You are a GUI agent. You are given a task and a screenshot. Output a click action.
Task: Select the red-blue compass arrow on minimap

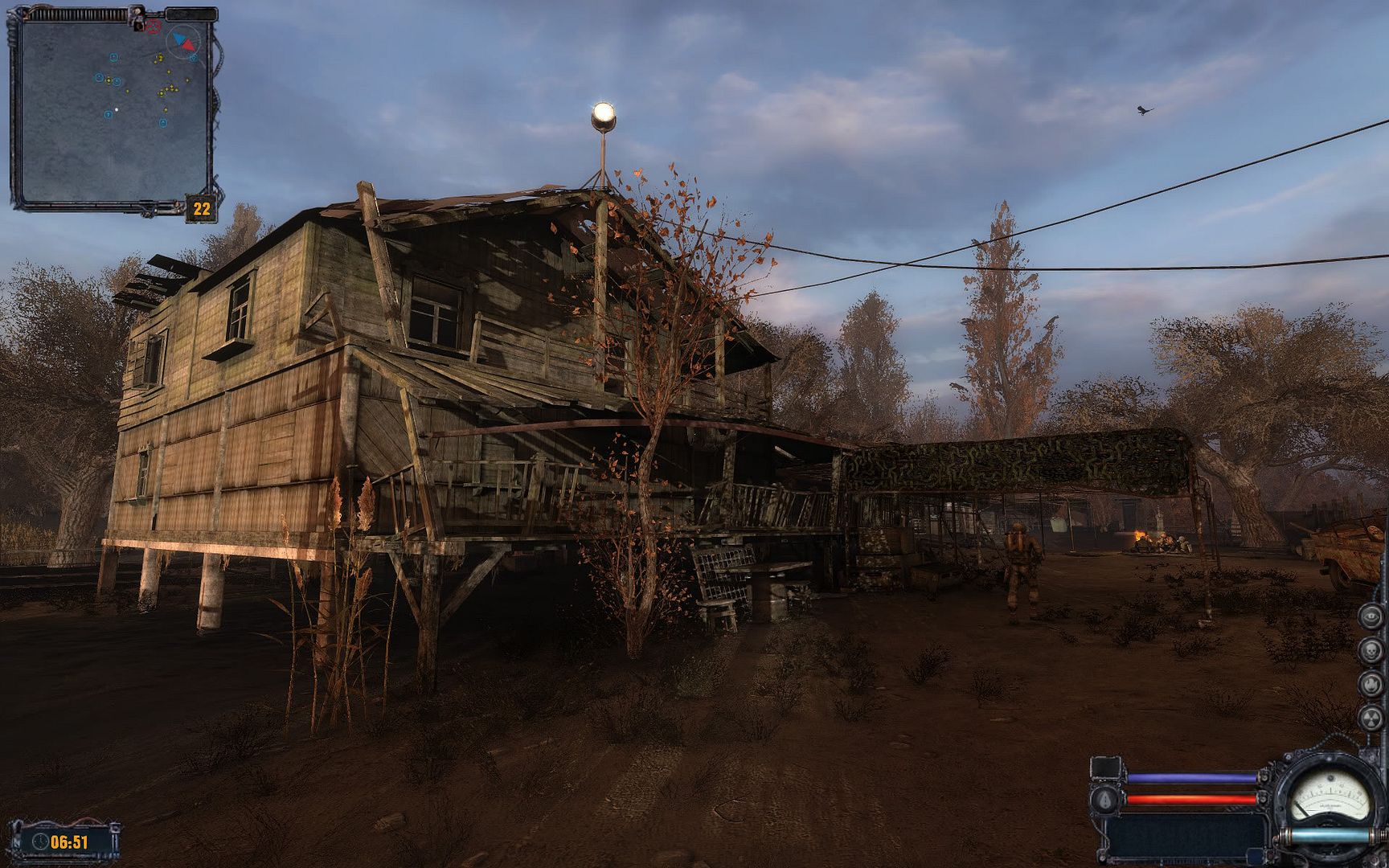(x=184, y=40)
